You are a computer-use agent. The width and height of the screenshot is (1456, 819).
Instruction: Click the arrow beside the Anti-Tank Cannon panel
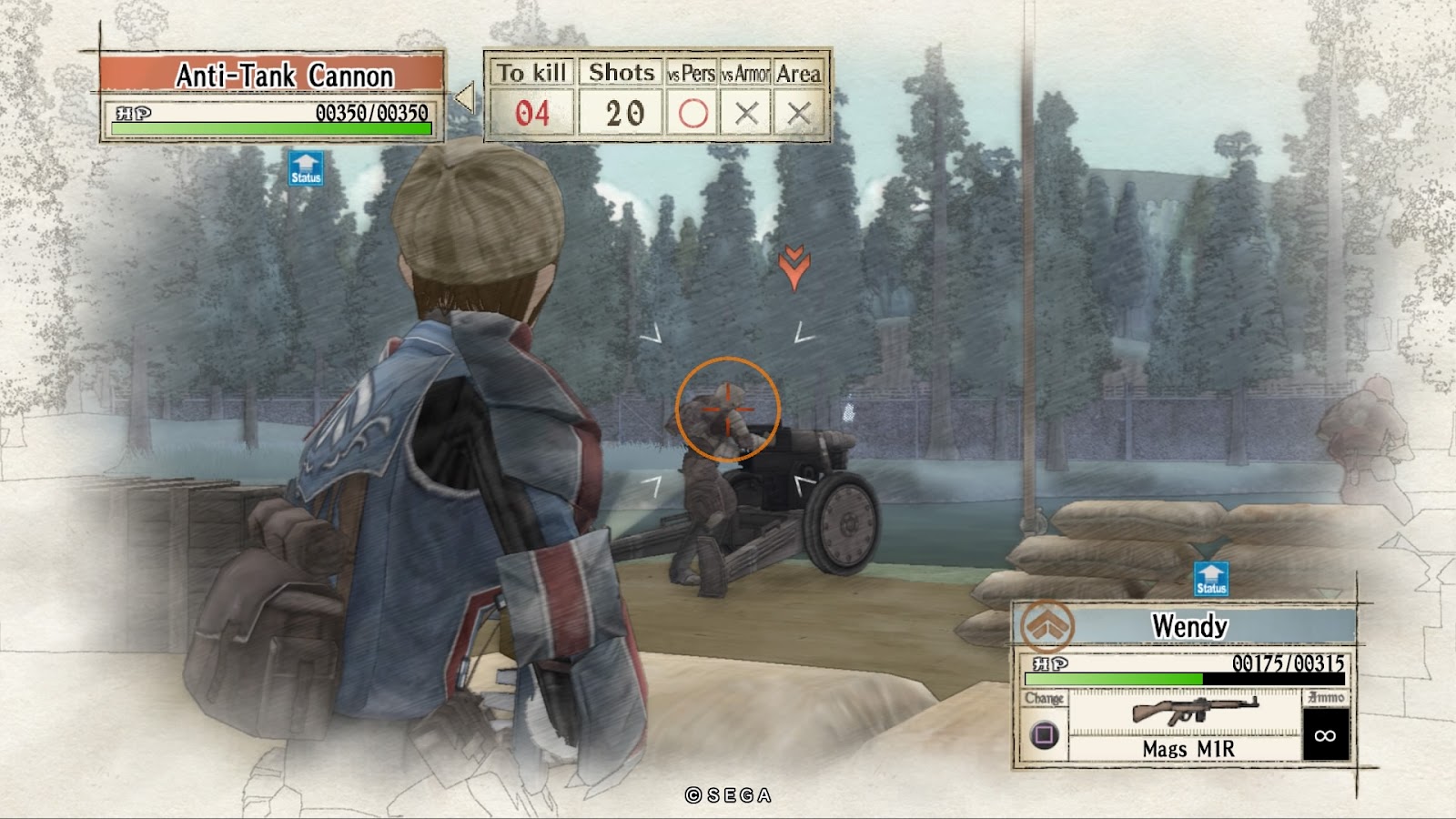[465, 97]
